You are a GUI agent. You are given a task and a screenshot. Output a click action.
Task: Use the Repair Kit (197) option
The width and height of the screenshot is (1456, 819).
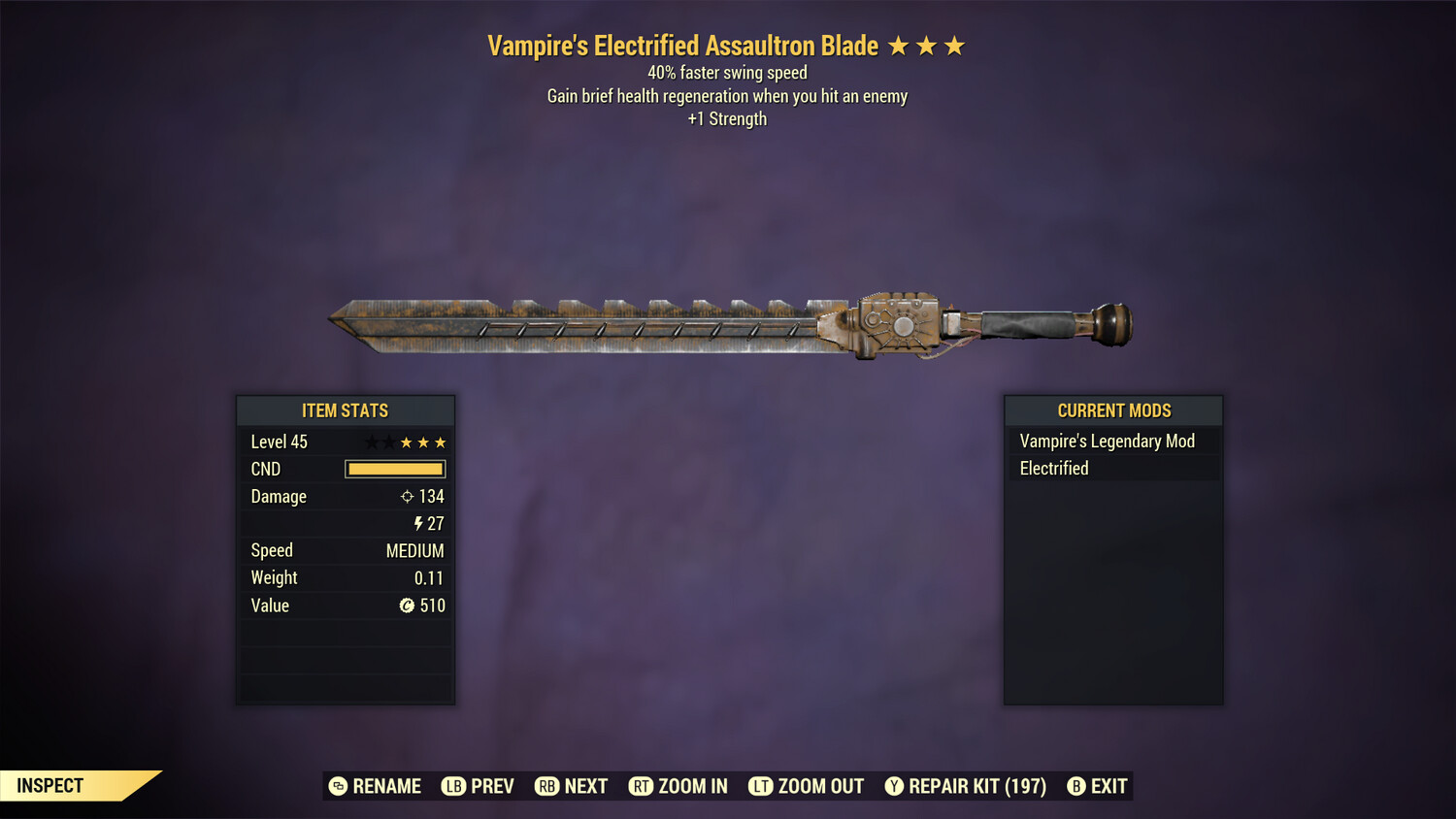coord(966,786)
